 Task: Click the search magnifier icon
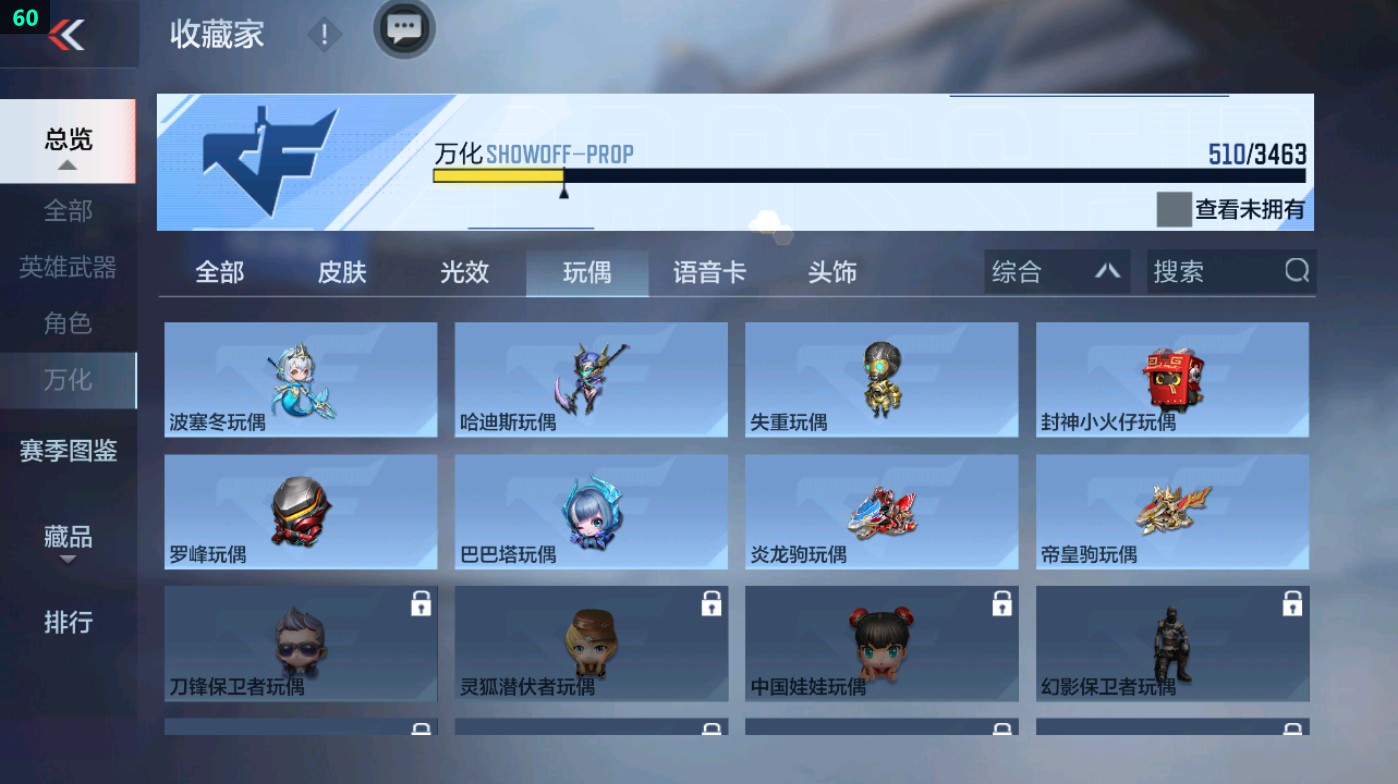pos(1295,271)
